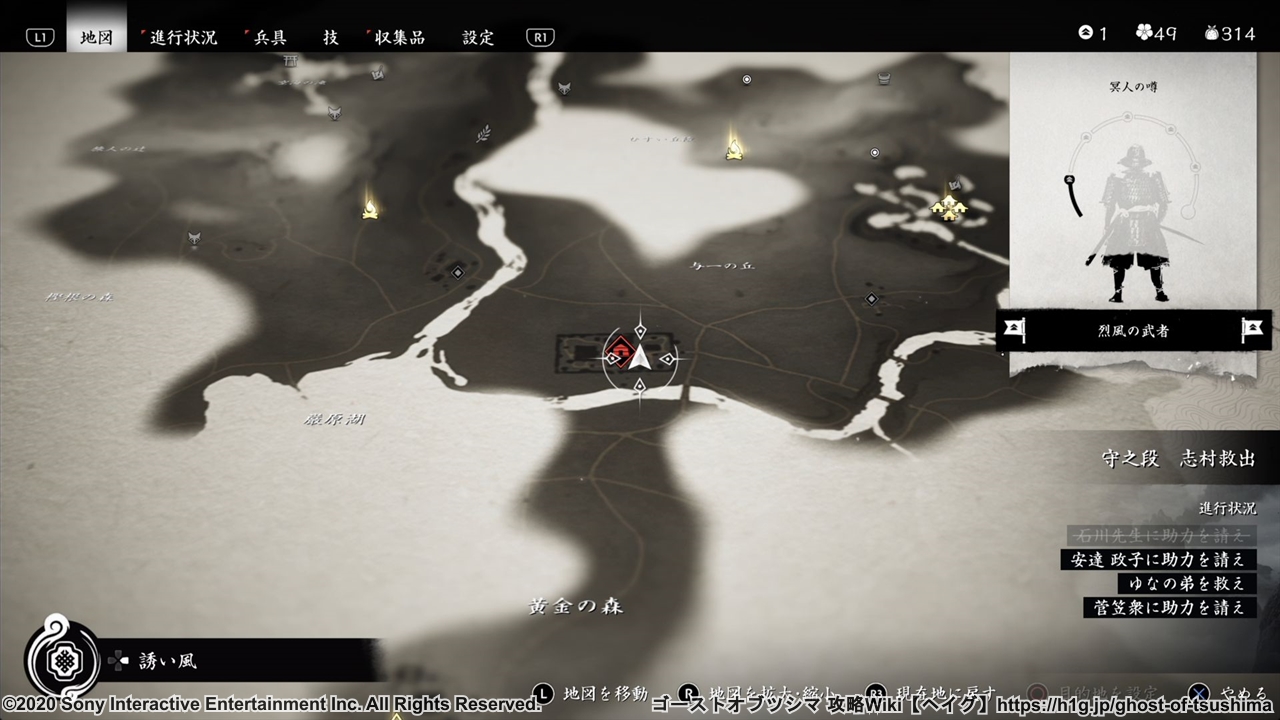Choose the torii gate shrine marker
This screenshot has height=720, width=1280.
291,62
